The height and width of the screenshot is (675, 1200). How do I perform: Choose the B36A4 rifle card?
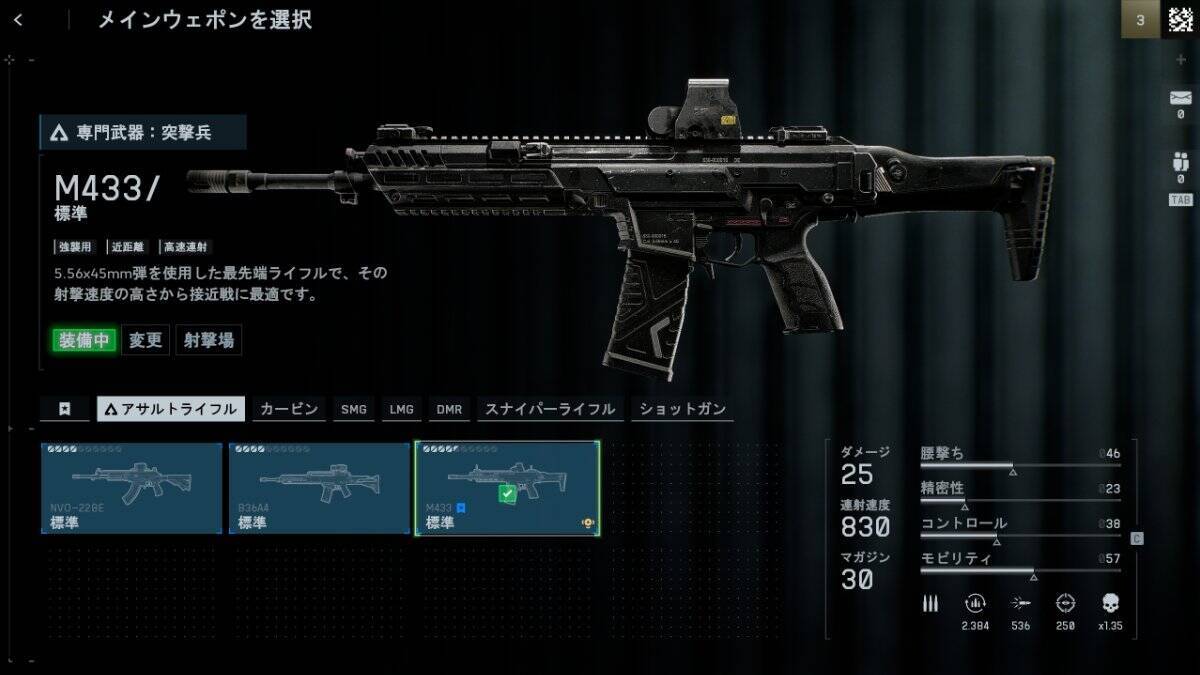[319, 488]
